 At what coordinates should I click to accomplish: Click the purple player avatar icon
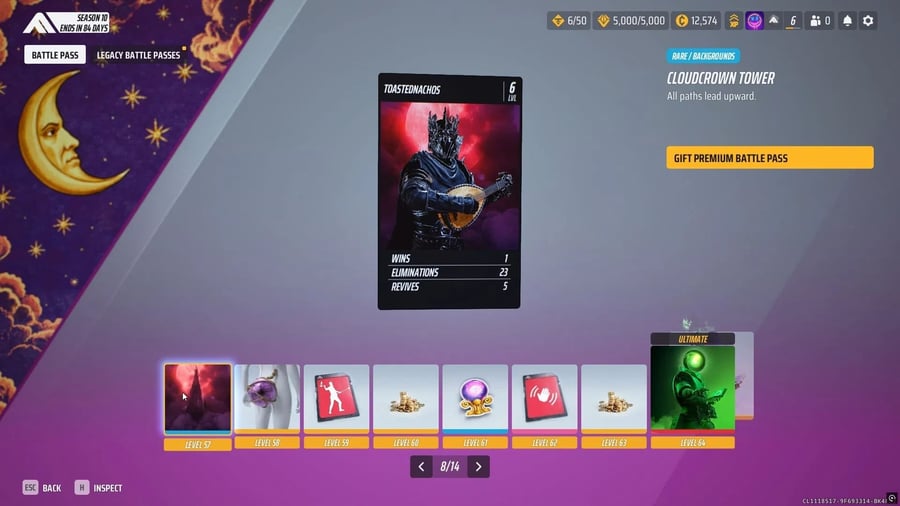[755, 21]
